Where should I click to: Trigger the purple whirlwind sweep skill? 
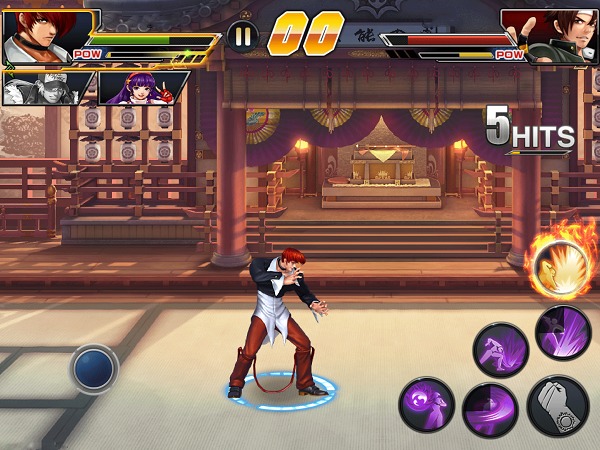click(x=490, y=410)
